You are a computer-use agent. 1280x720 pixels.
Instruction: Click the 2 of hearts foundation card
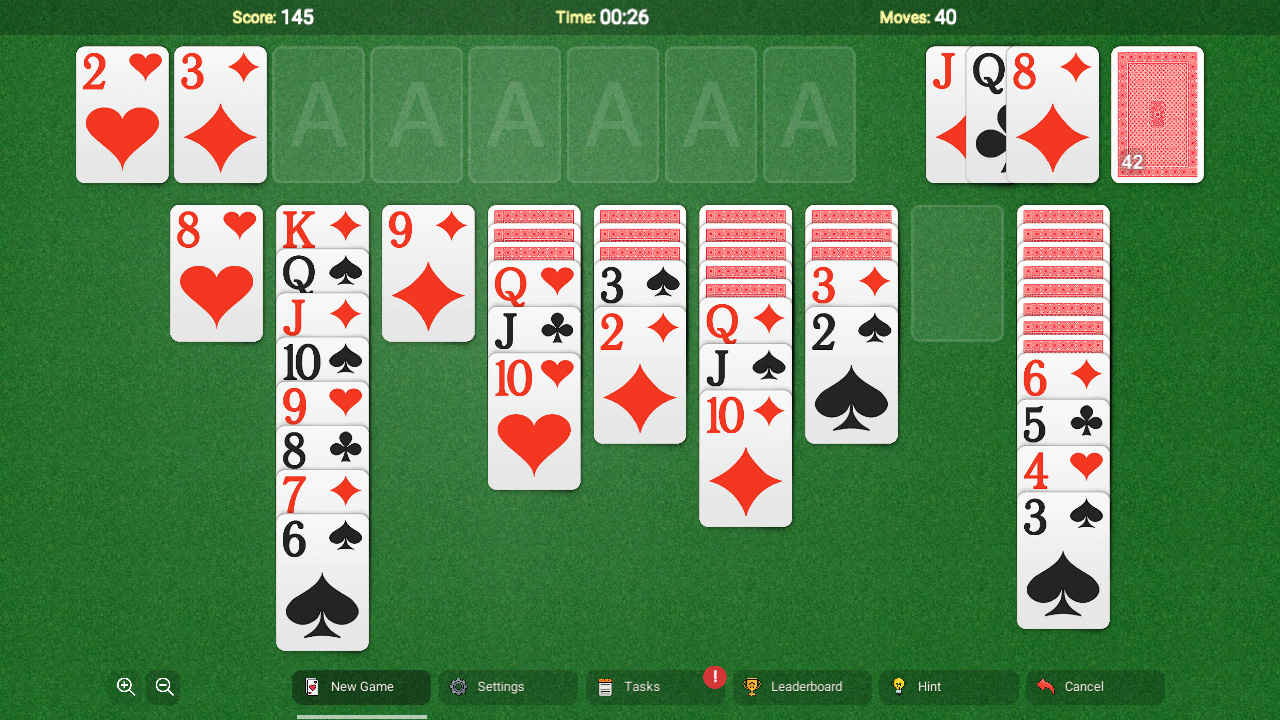click(x=122, y=114)
